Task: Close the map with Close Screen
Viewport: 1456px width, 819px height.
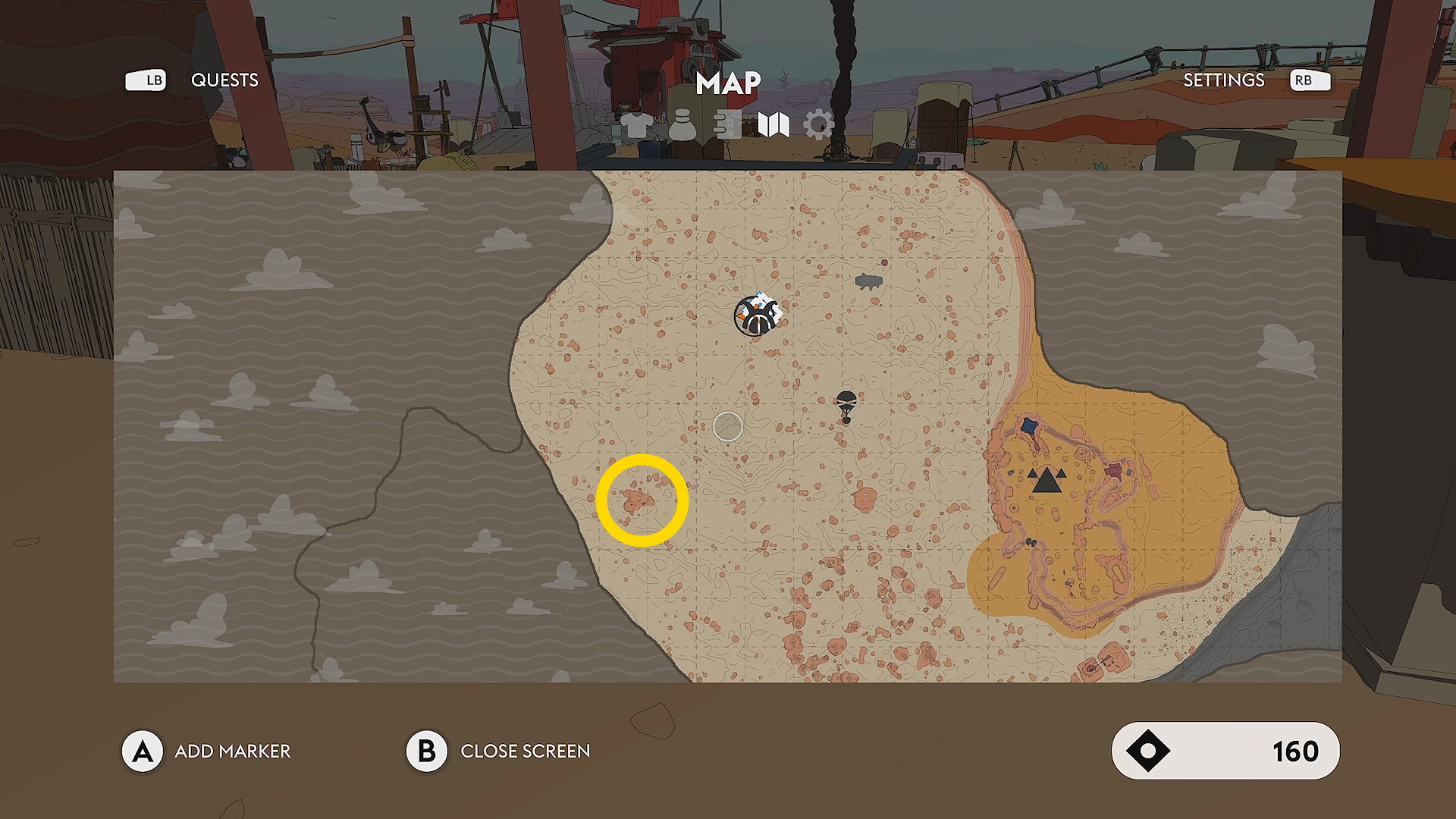Action: click(x=525, y=752)
